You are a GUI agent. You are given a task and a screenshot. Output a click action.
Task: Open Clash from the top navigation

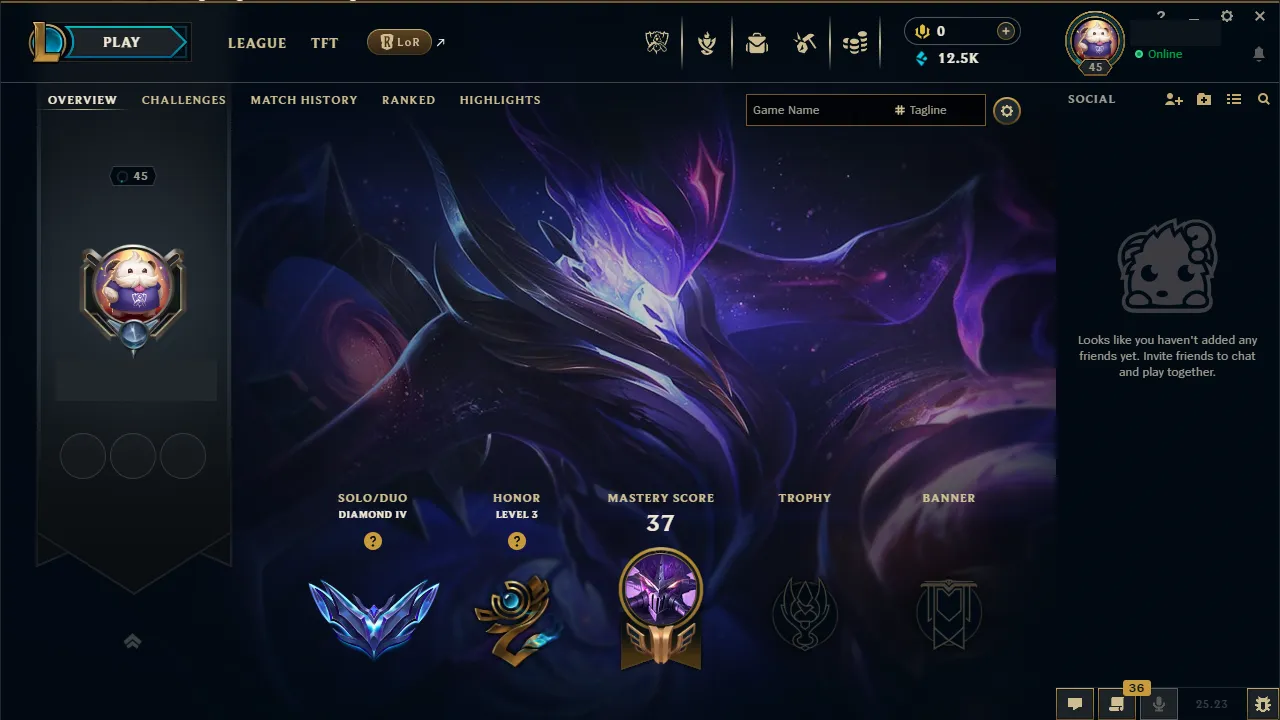click(707, 42)
